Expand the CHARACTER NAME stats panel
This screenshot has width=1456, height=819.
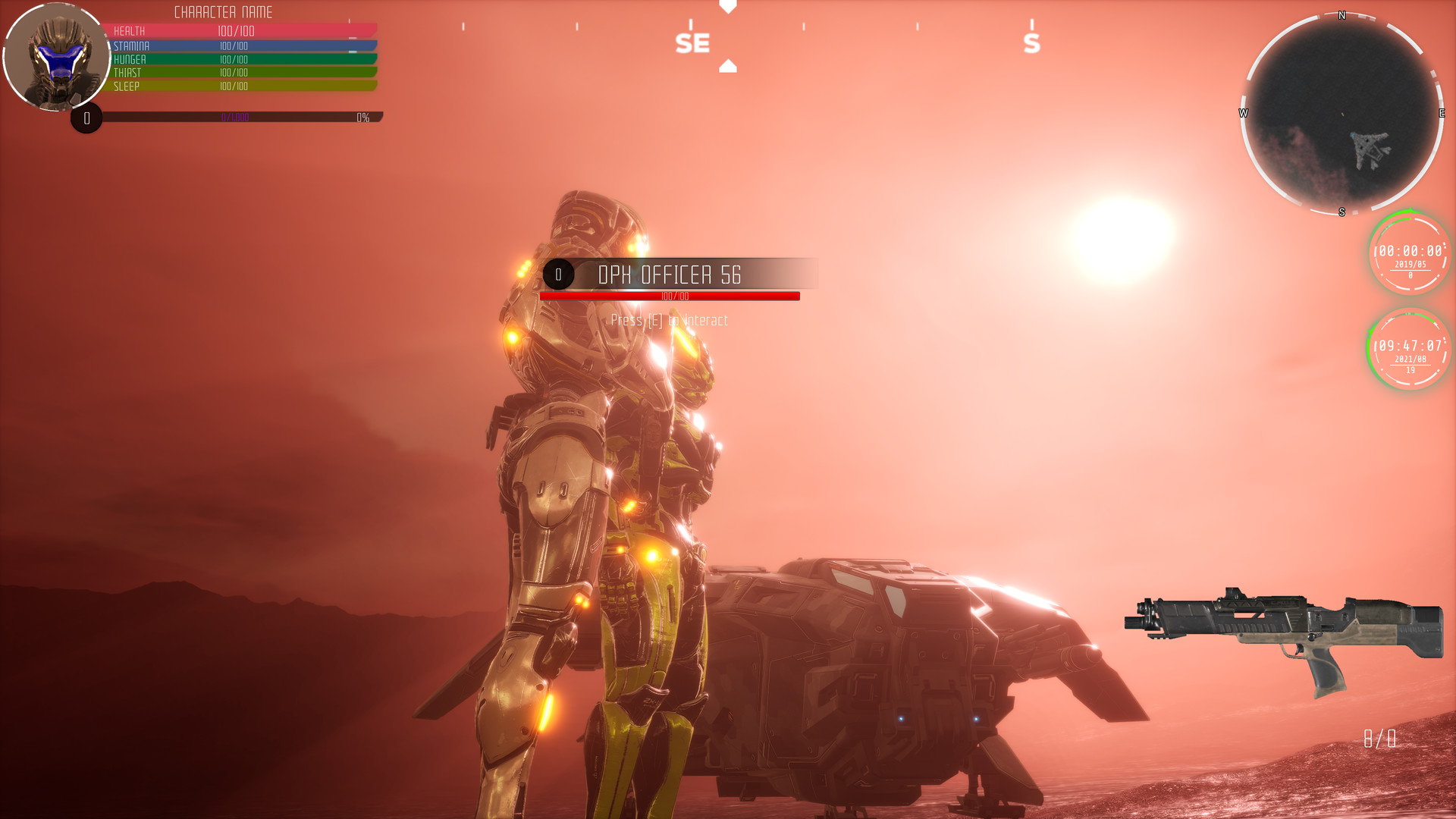(x=224, y=12)
